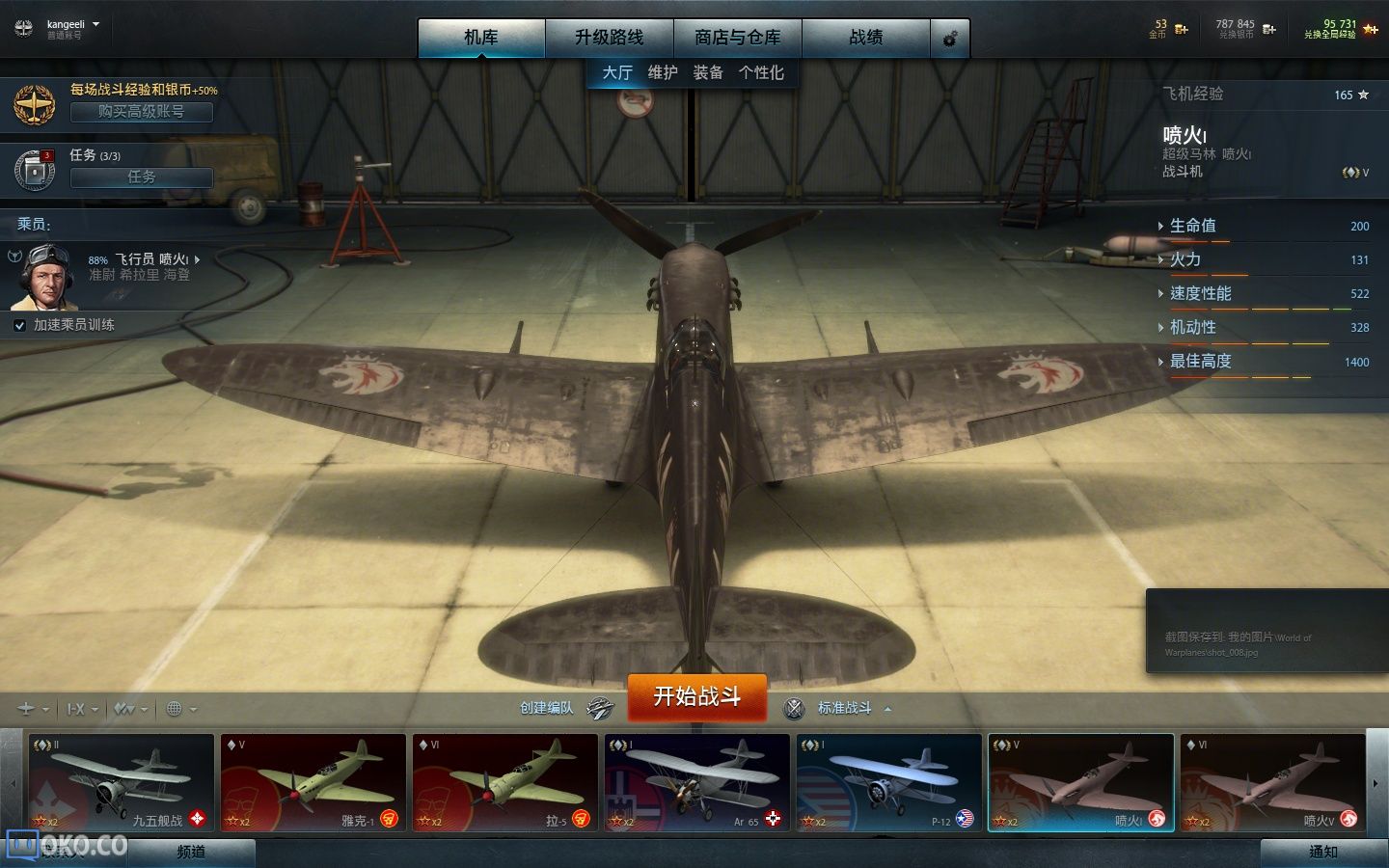
Task: Toggle the 加速乘员训练 checkbox
Action: pos(19,325)
